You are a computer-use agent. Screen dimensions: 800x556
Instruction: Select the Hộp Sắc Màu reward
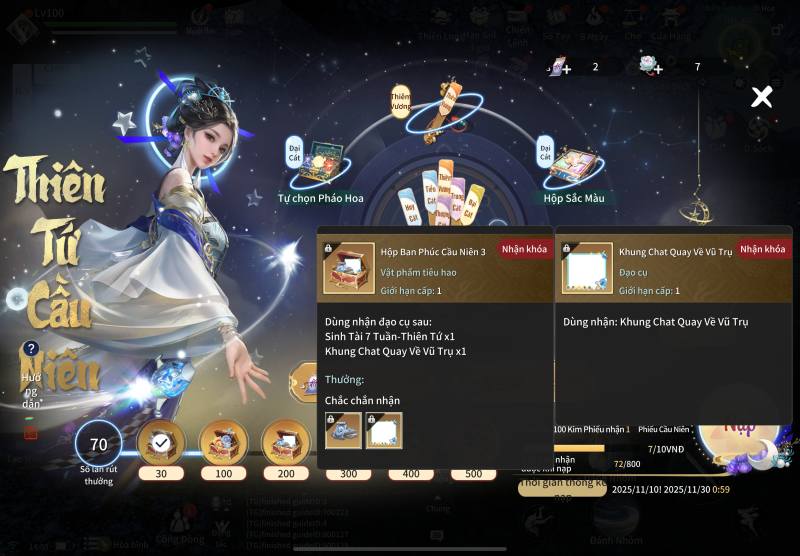pos(573,164)
